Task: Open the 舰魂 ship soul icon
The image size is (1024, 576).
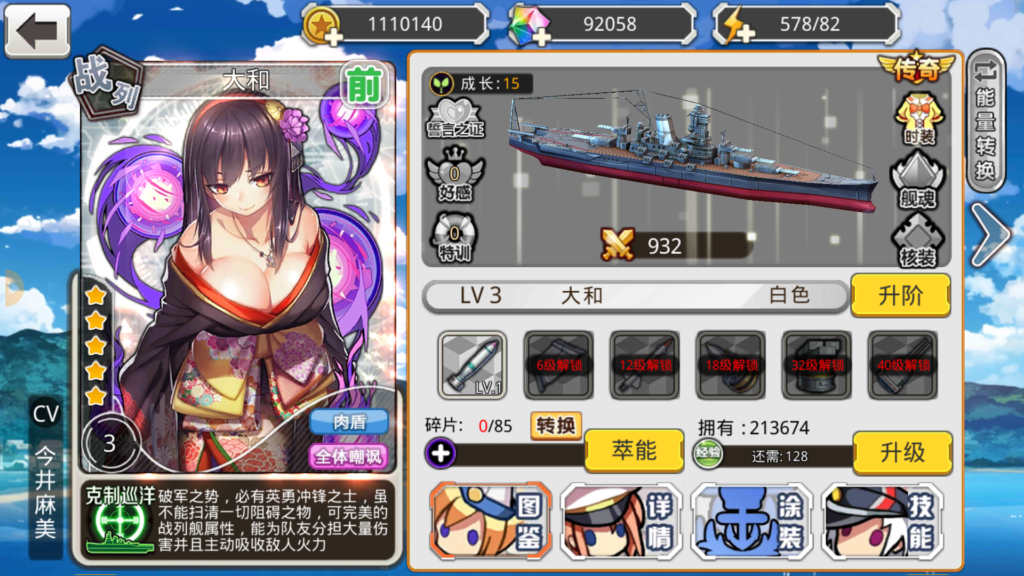Action: click(918, 181)
